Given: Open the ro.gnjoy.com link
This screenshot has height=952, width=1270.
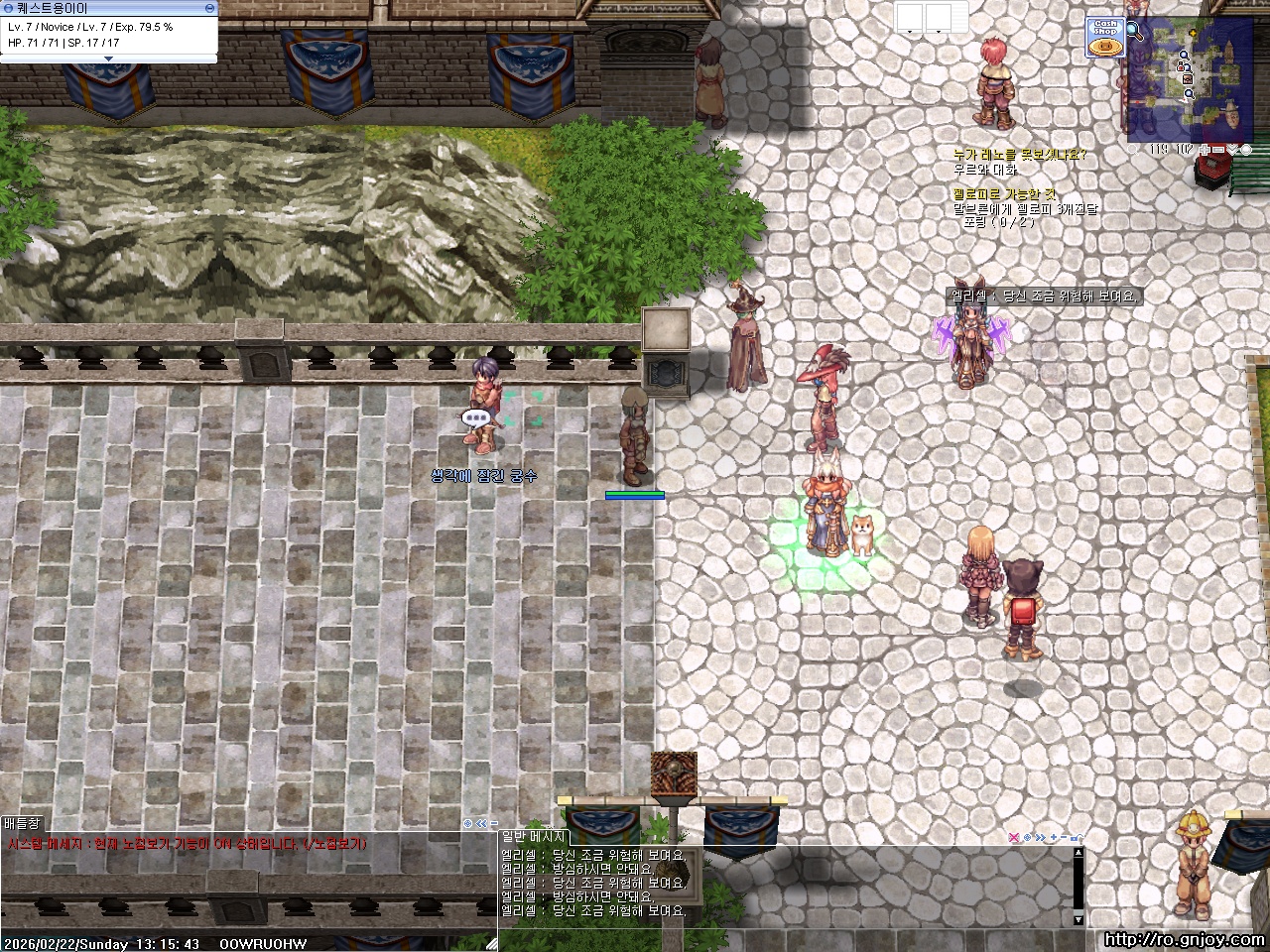Looking at the screenshot, I should click(1183, 940).
